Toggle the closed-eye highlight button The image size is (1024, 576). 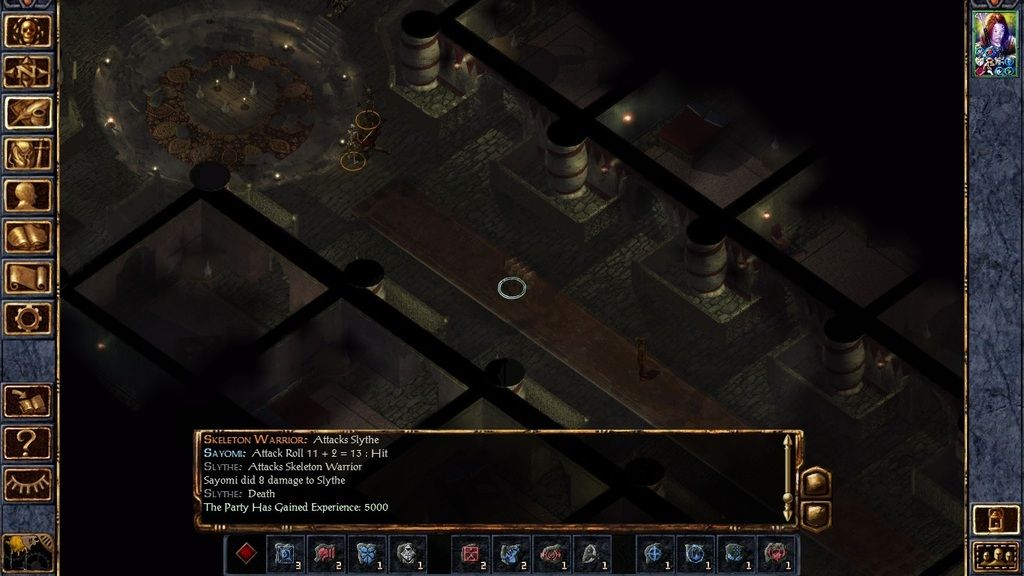tap(28, 484)
